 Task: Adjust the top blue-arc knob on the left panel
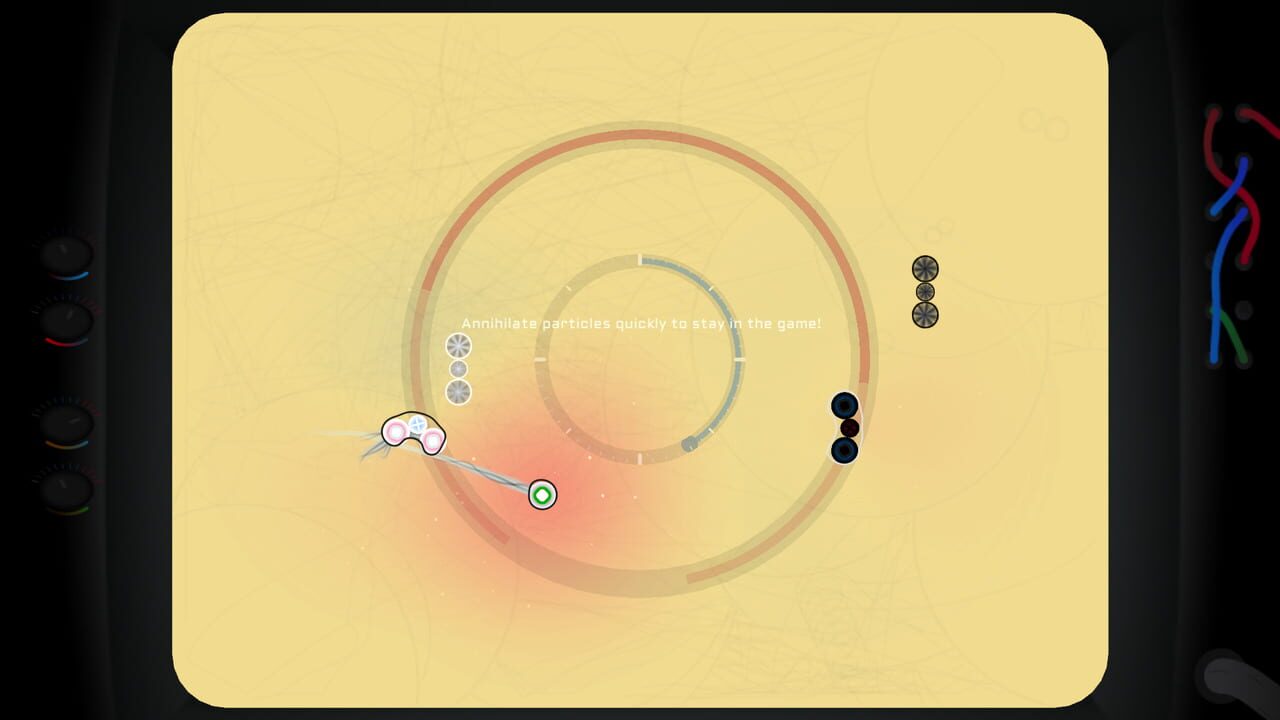[64, 255]
